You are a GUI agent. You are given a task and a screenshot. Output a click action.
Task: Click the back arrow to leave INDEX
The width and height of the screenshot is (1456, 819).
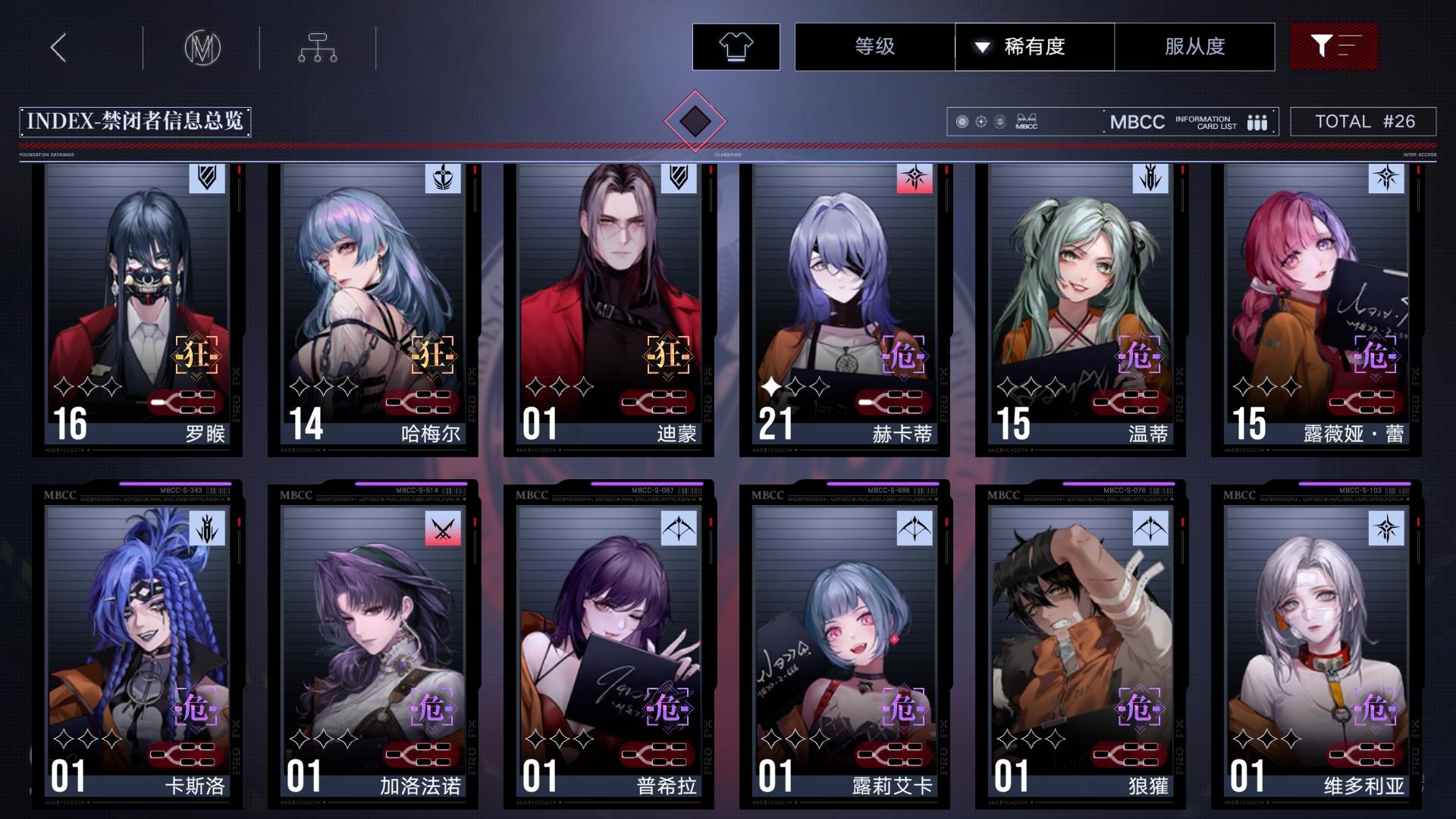tap(58, 46)
